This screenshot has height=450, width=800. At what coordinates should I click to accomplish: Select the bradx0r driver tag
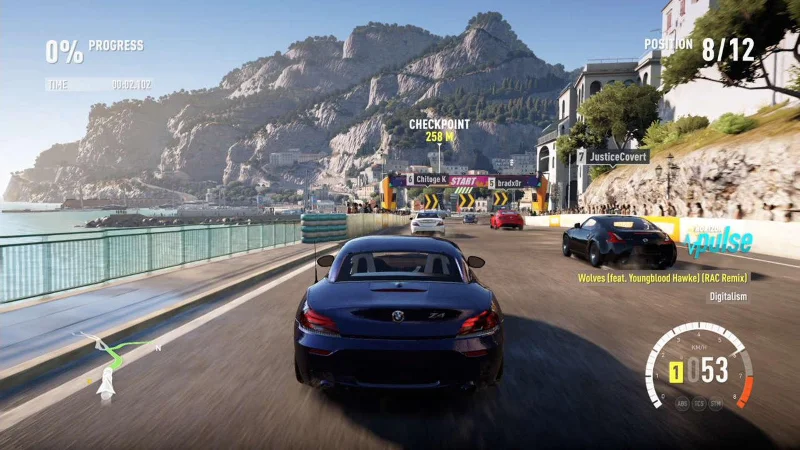coord(508,182)
